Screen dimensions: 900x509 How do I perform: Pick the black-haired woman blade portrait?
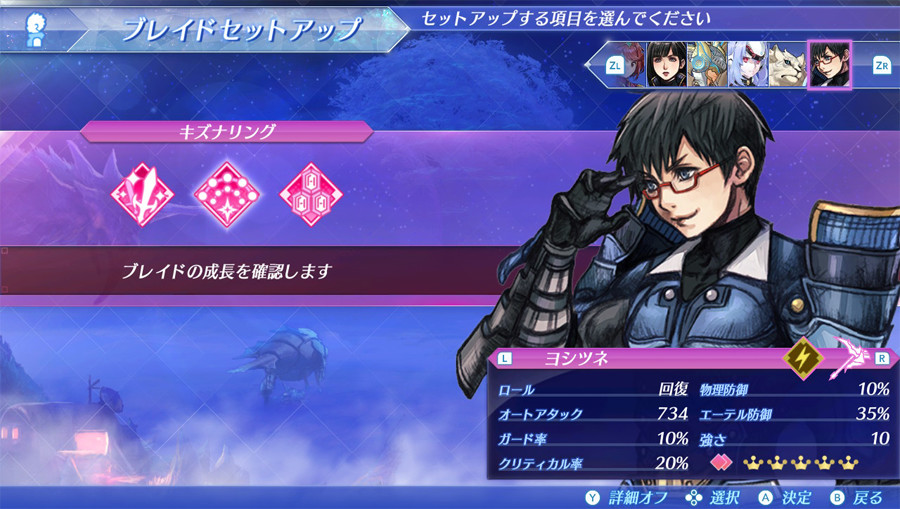(667, 64)
